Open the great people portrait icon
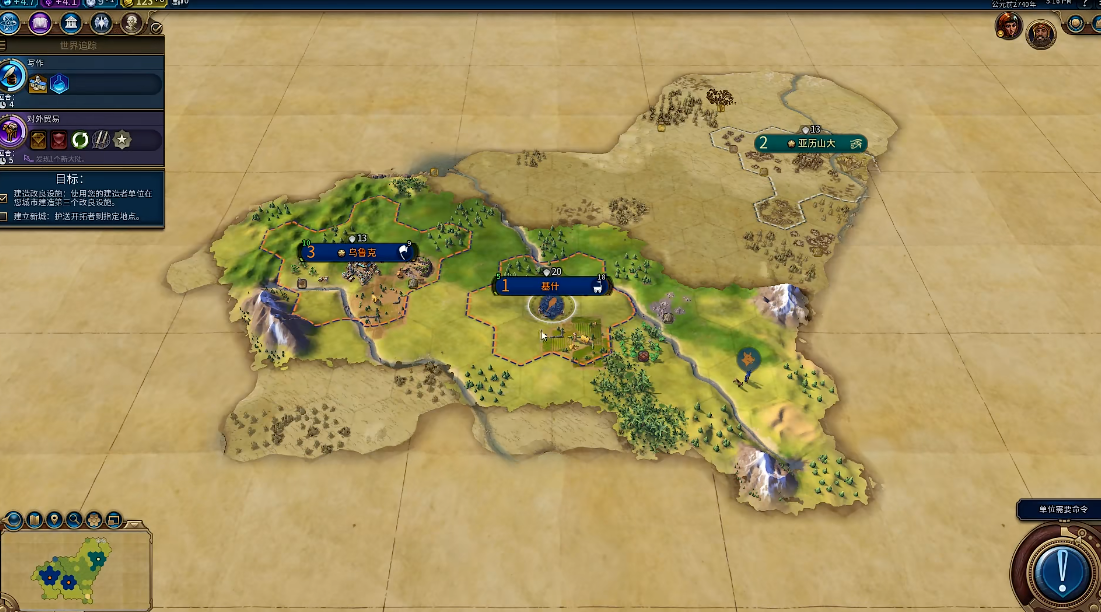 click(x=131, y=22)
